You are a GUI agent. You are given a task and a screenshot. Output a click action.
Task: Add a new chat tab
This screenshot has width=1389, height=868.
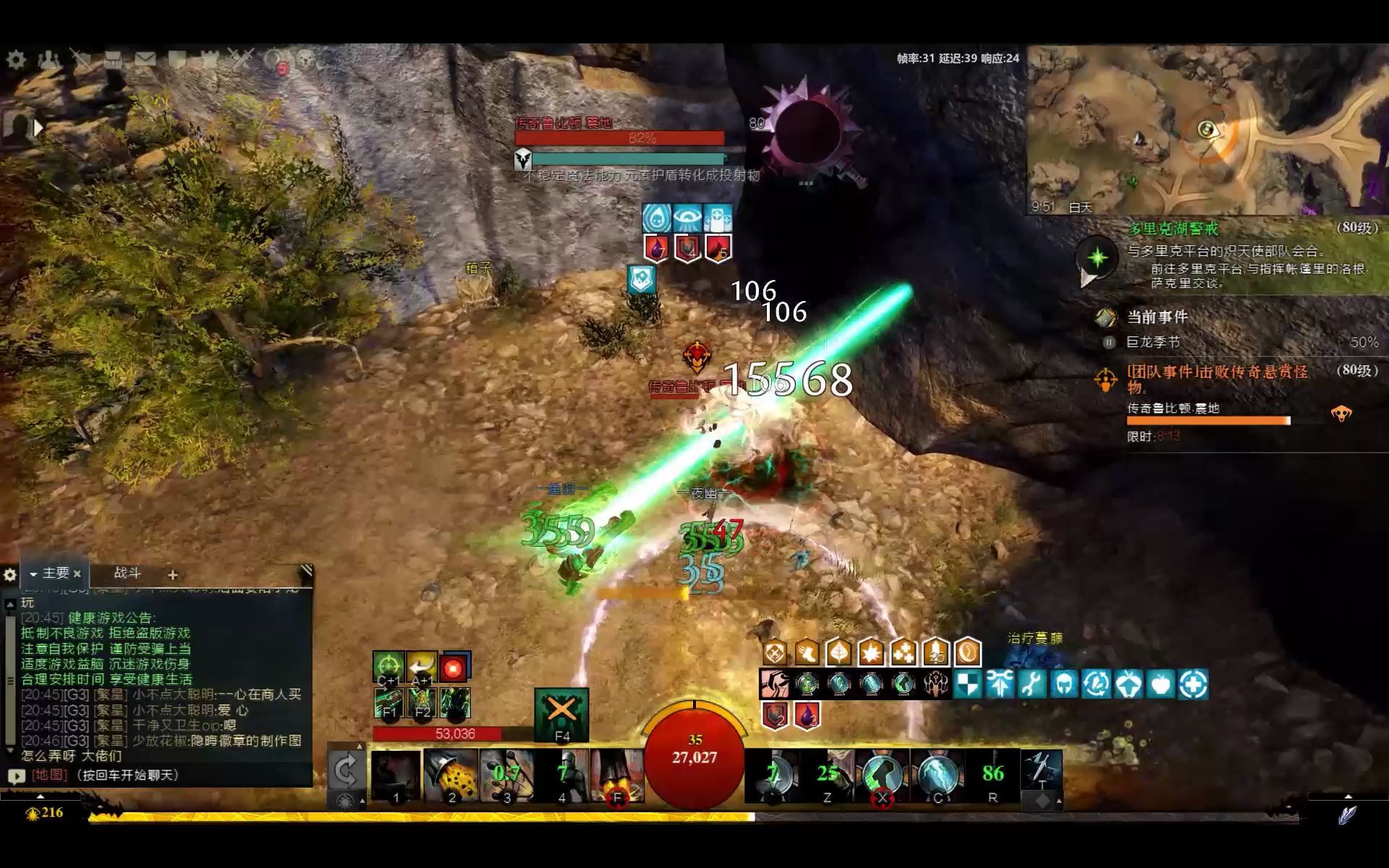172,575
